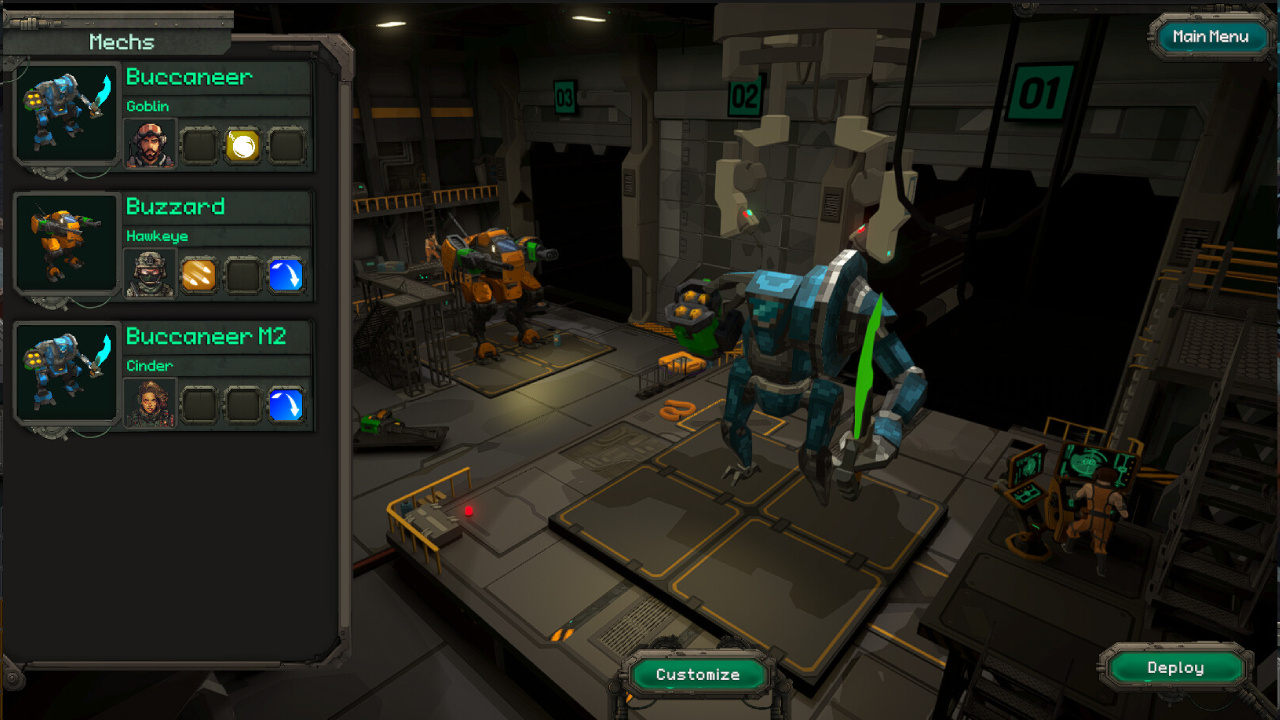Click Buccaneer M2's blue arc module

tap(286, 405)
